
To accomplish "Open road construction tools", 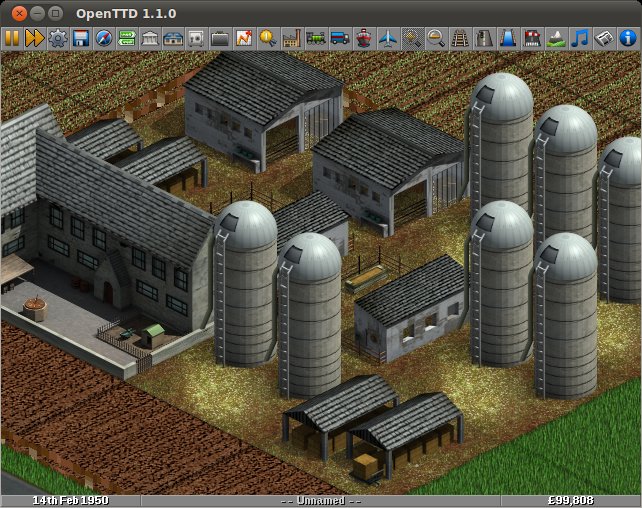I will 484,38.
